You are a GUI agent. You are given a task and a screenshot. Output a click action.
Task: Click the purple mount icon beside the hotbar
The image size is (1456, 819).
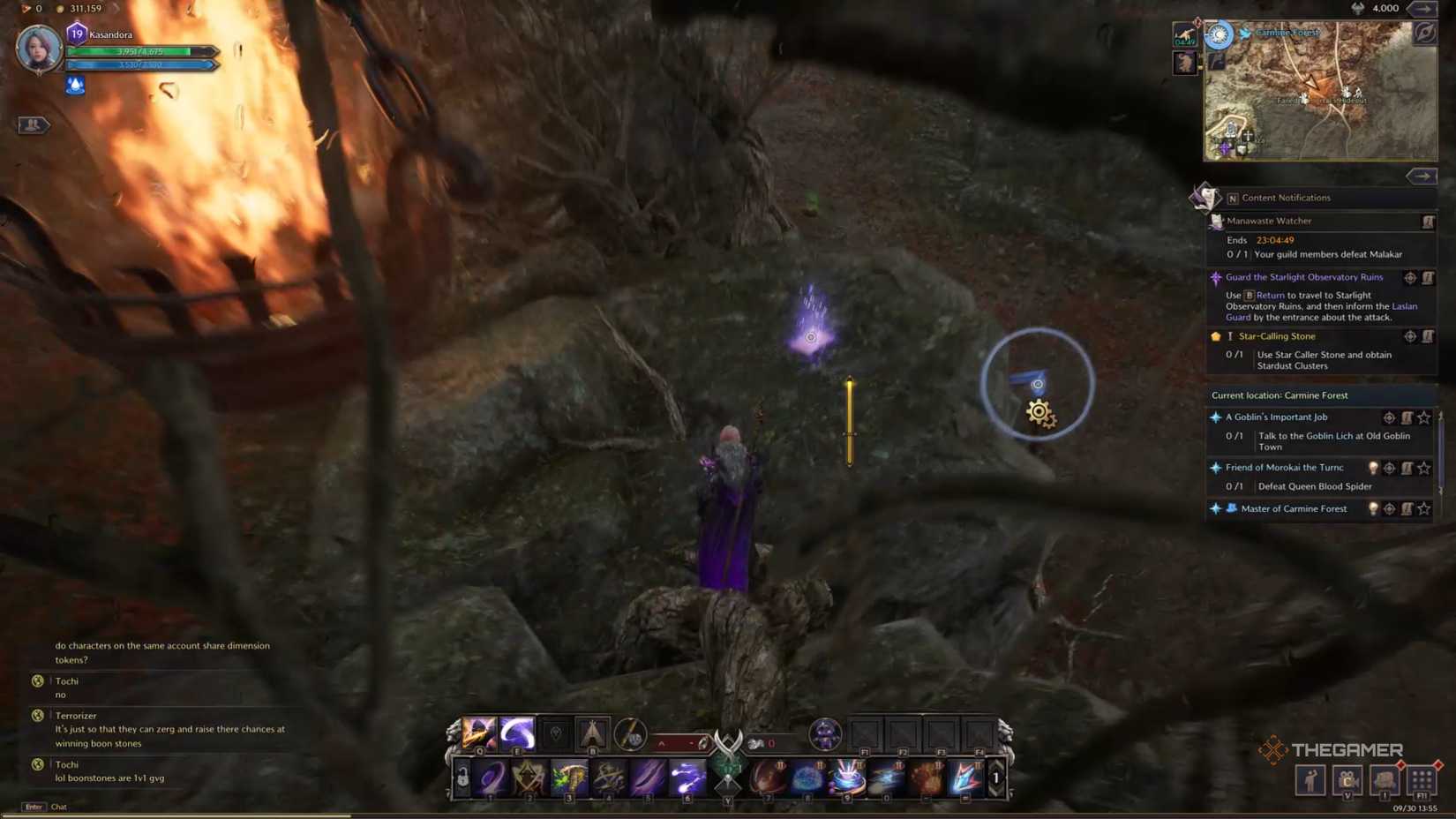826,733
